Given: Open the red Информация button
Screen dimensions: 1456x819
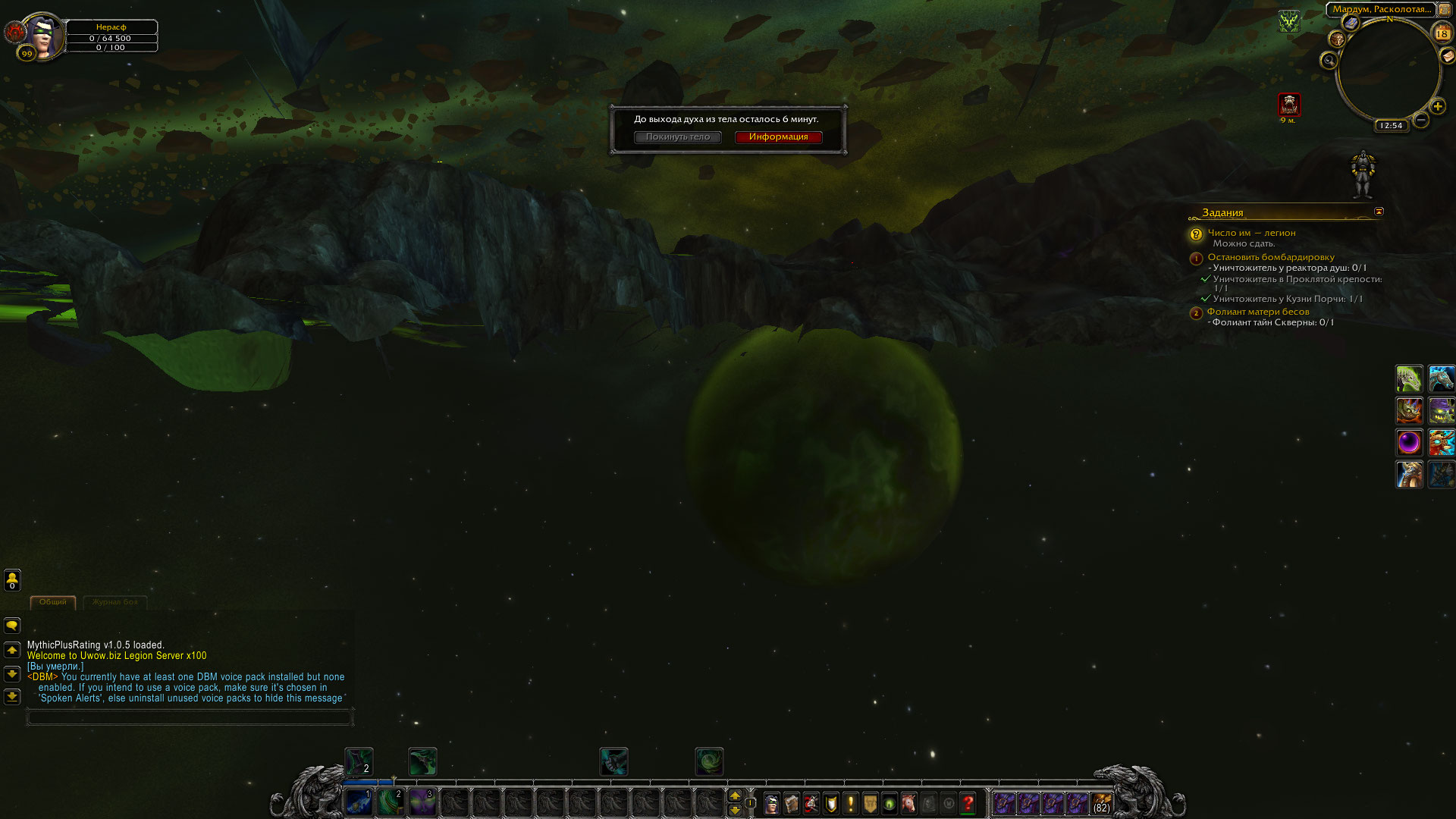Looking at the screenshot, I should click(x=778, y=137).
